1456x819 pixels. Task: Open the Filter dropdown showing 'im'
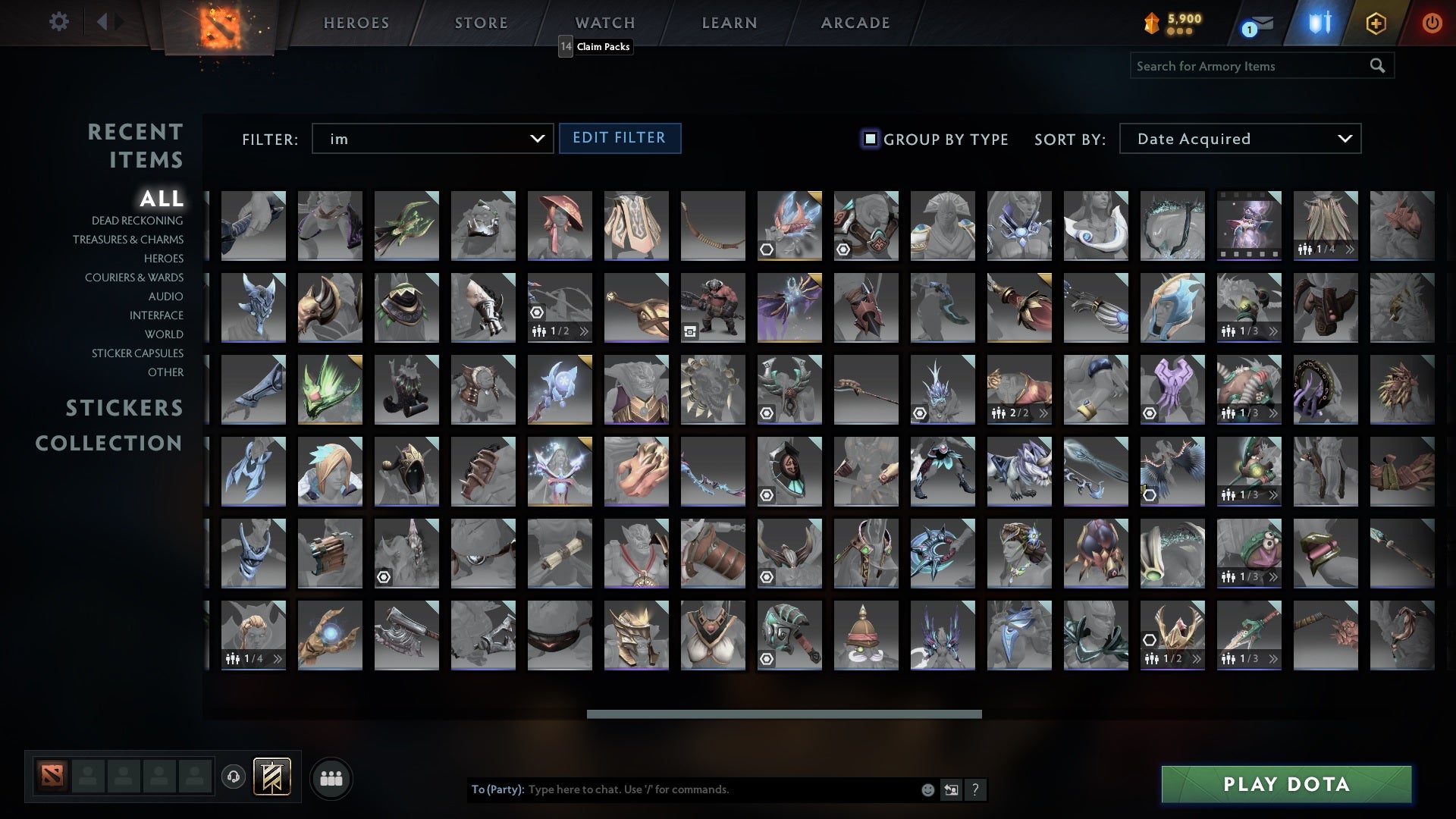point(432,139)
